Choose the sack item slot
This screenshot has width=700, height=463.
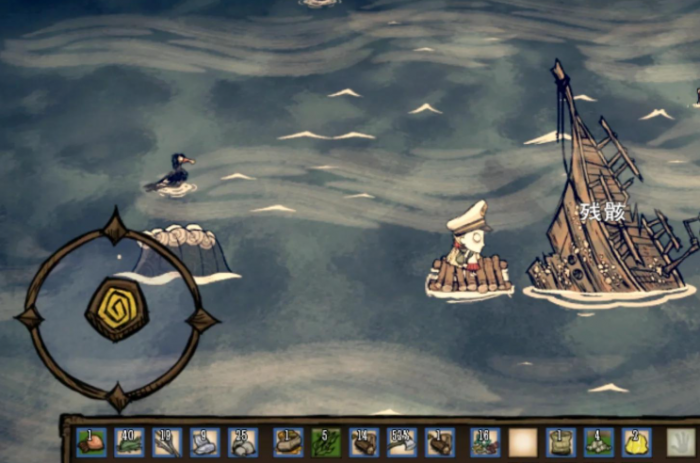[x=560, y=441]
